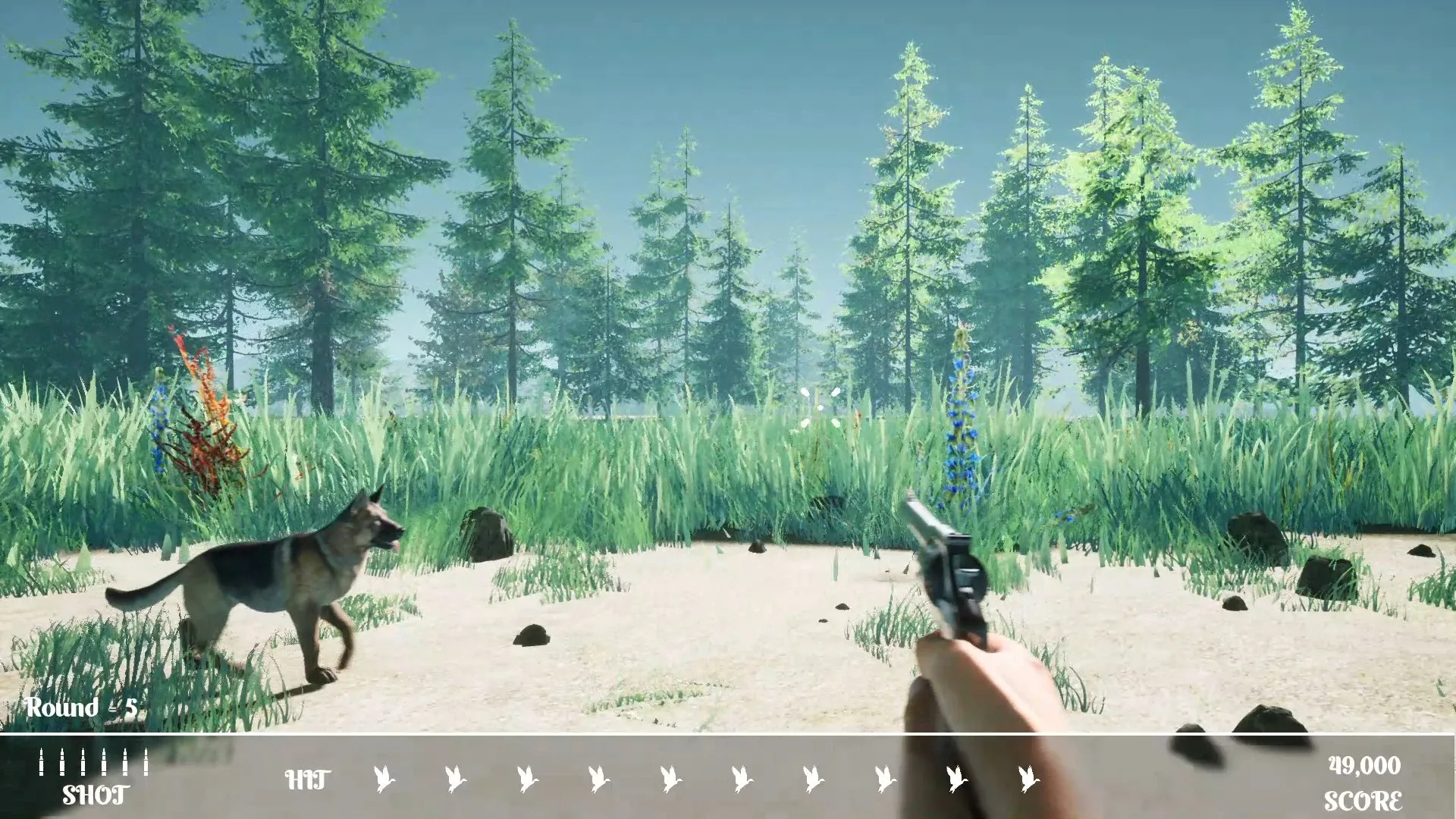The height and width of the screenshot is (819, 1456).
Task: Click the second duck icon after HIT
Action: pyautogui.click(x=455, y=778)
